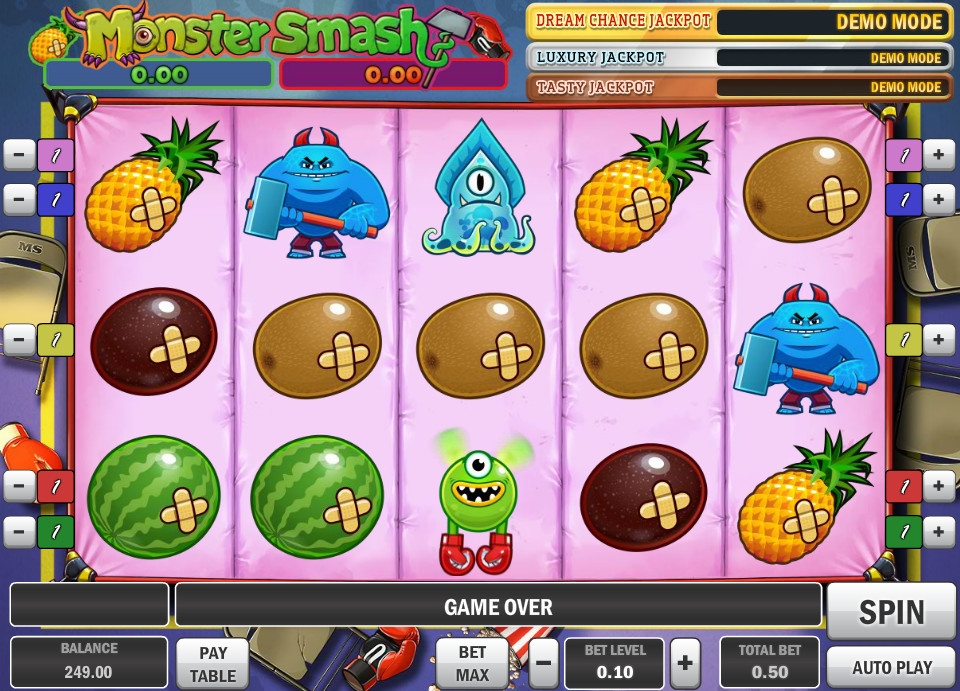Click minus beside the purple line marker

(19, 155)
